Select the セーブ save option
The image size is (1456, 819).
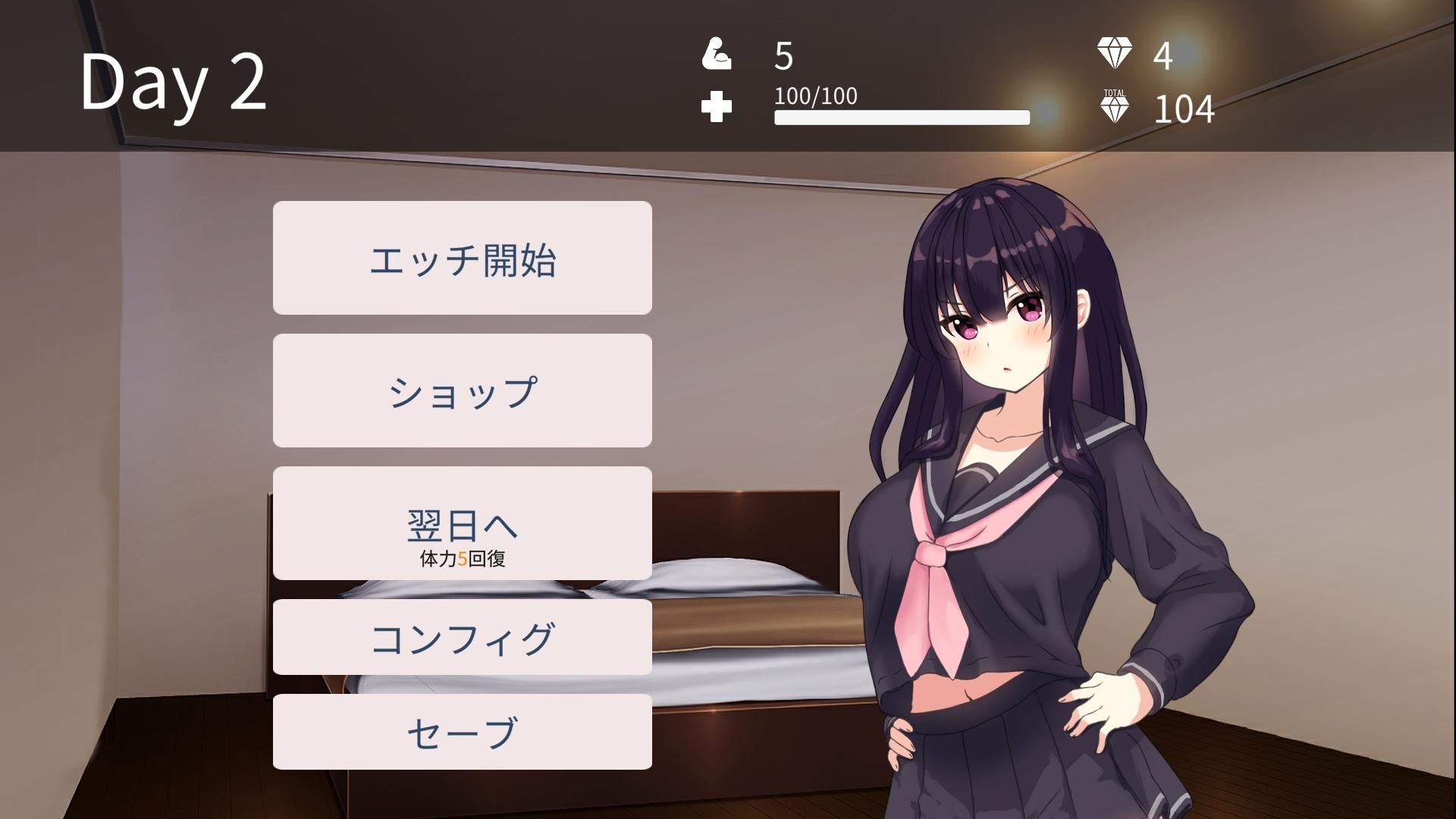pyautogui.click(x=463, y=731)
